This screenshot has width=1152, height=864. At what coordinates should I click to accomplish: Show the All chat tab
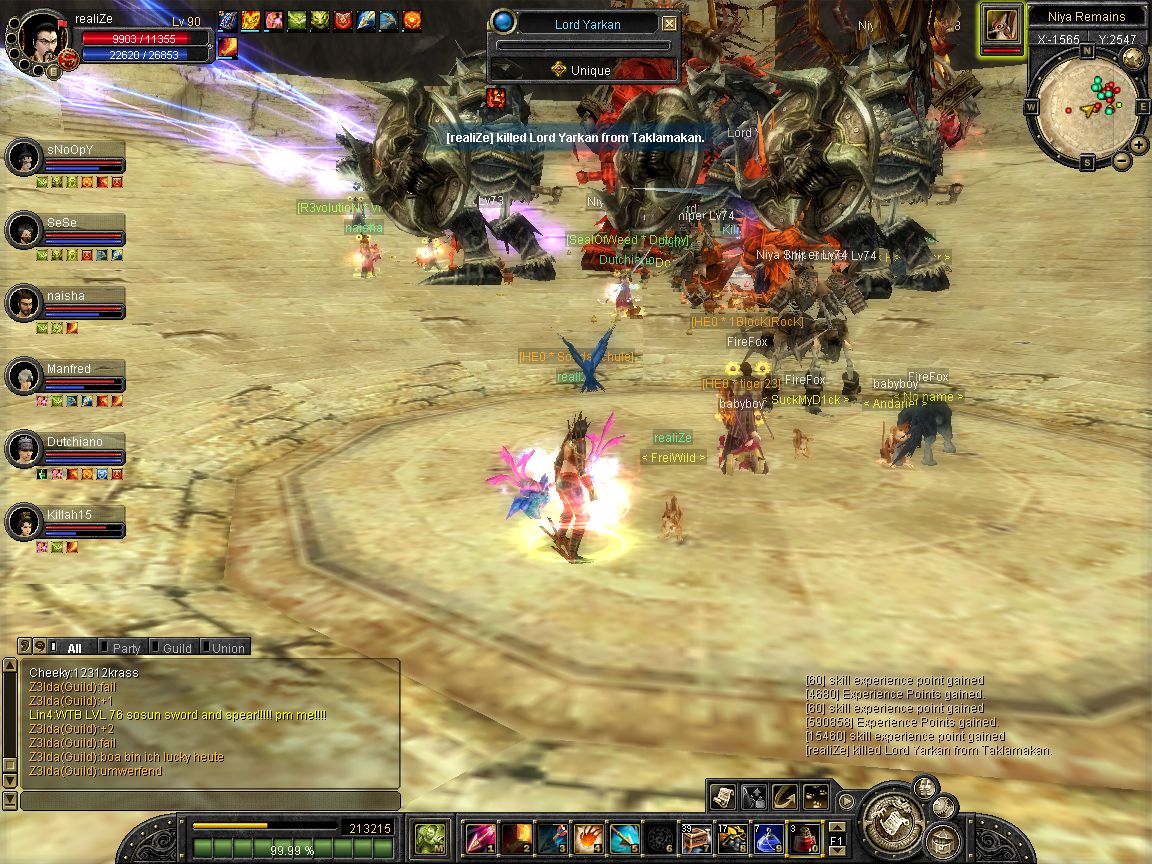(73, 648)
